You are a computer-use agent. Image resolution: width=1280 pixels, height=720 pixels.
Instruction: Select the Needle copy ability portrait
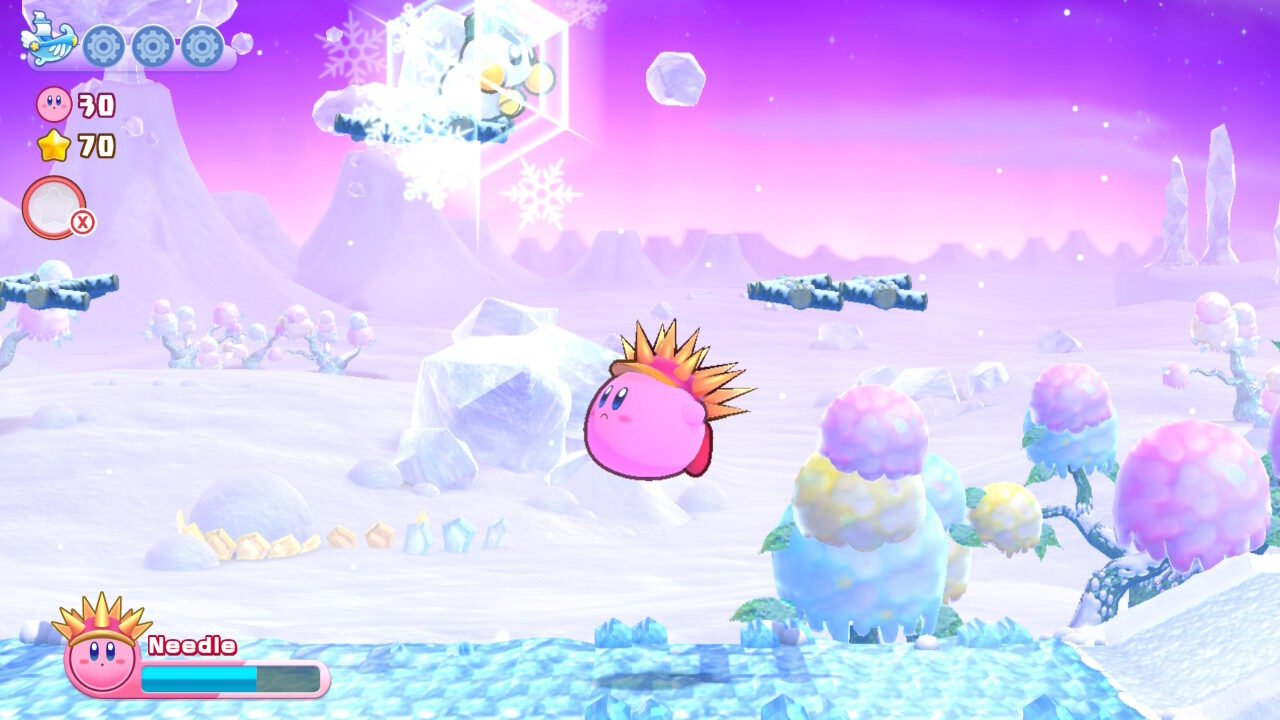tap(100, 647)
